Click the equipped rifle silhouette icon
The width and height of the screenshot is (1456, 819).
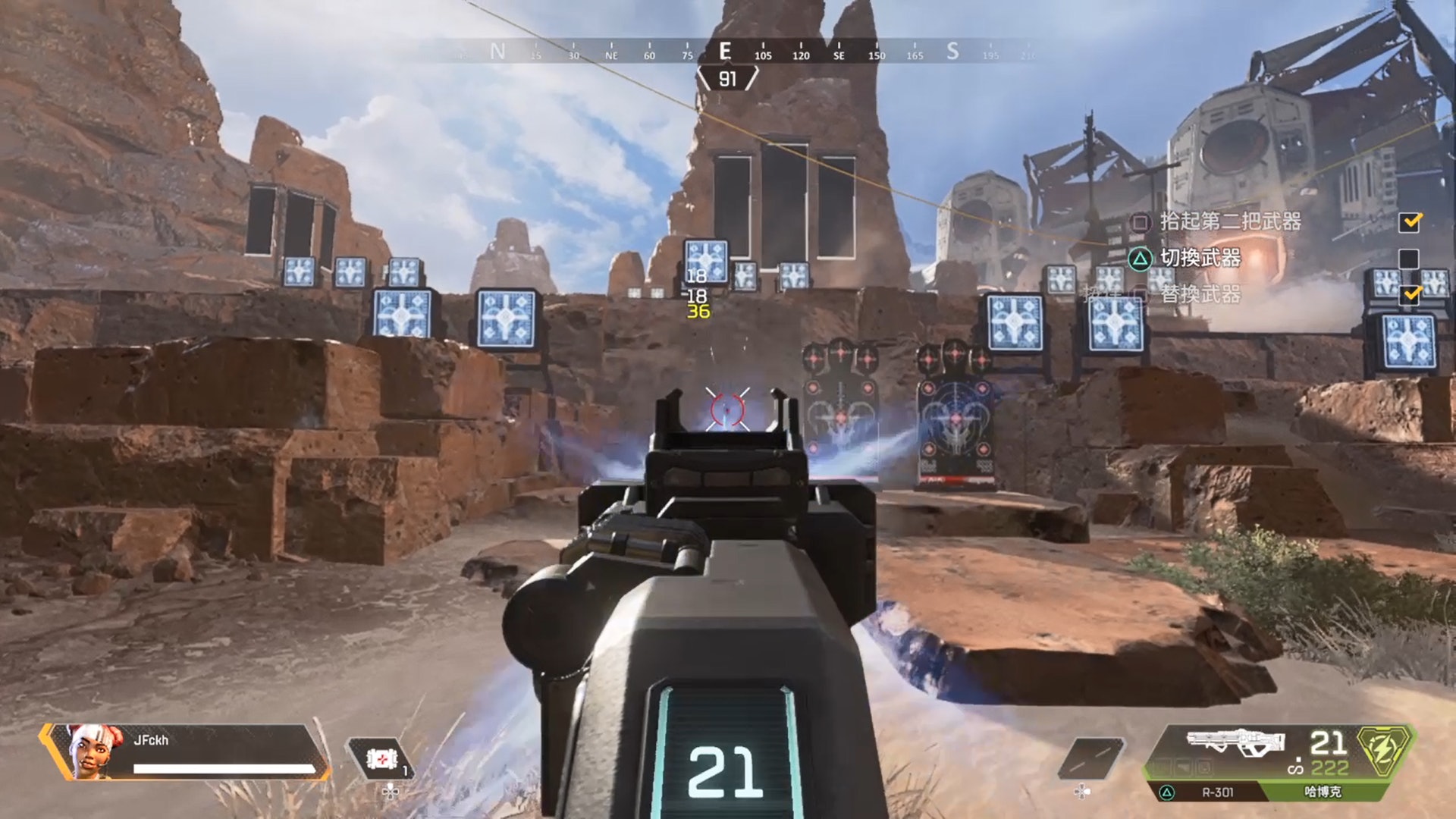[x=1235, y=742]
